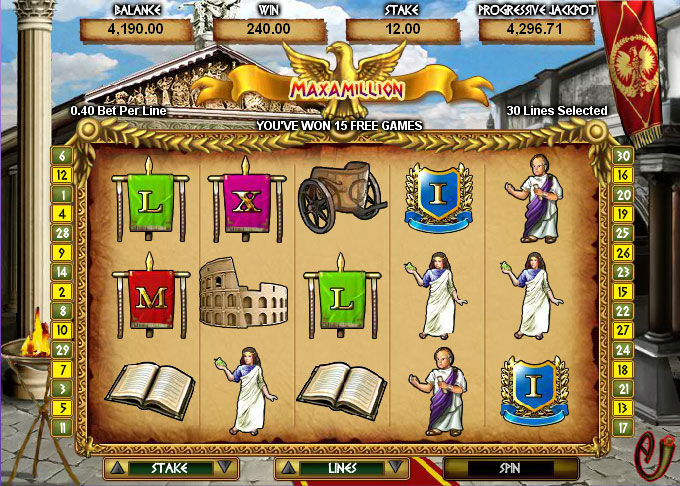Screen dimensions: 680x486
Task: Select the payline 27 marker
Action: click(x=621, y=330)
